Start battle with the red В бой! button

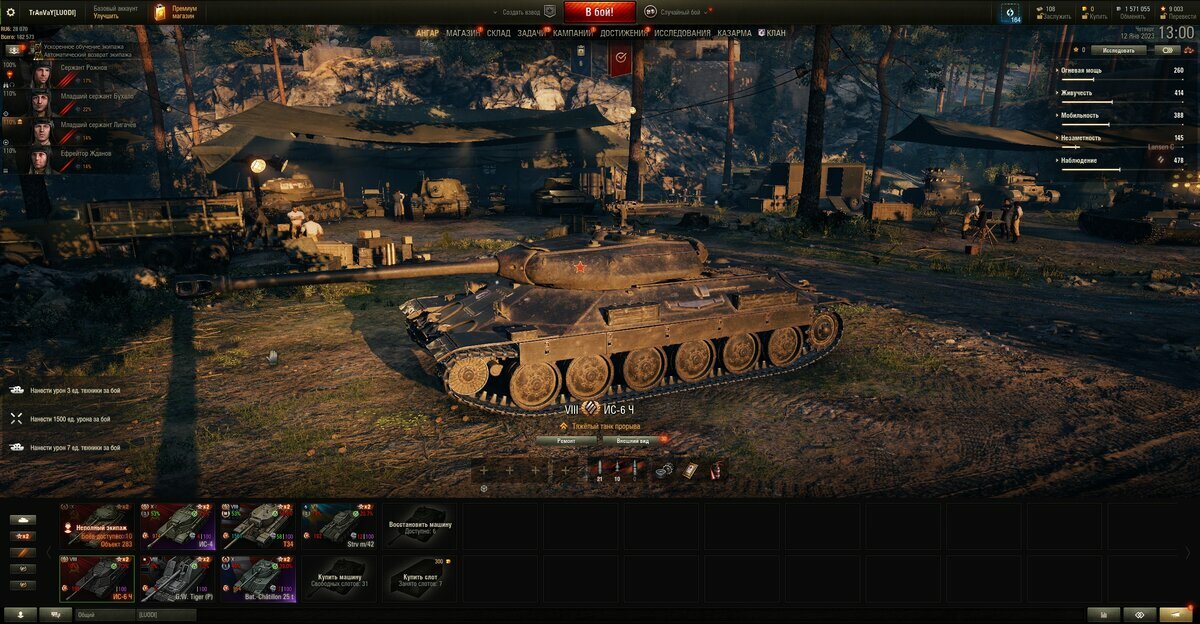coord(599,12)
